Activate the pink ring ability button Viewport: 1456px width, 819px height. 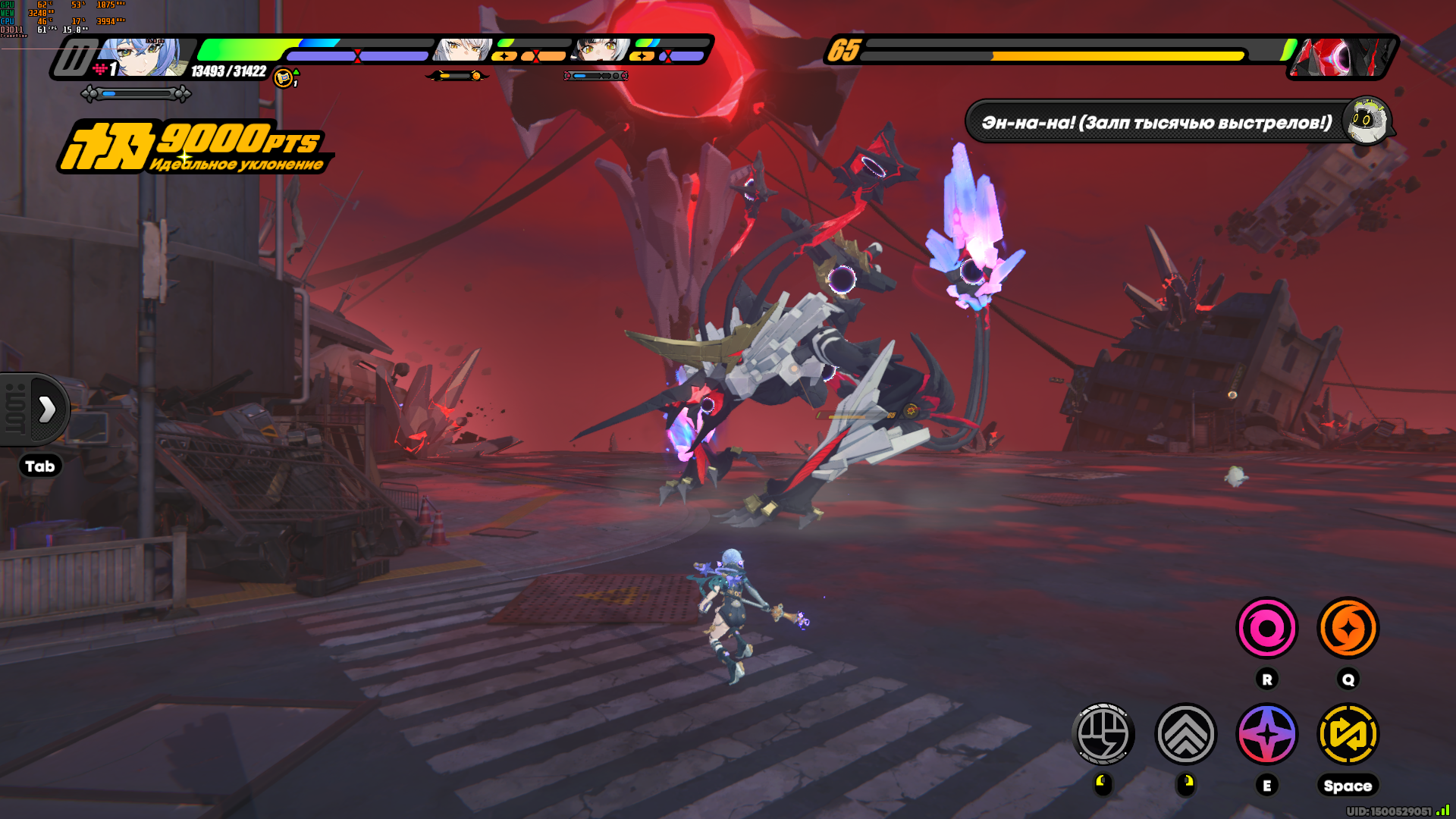1267,628
